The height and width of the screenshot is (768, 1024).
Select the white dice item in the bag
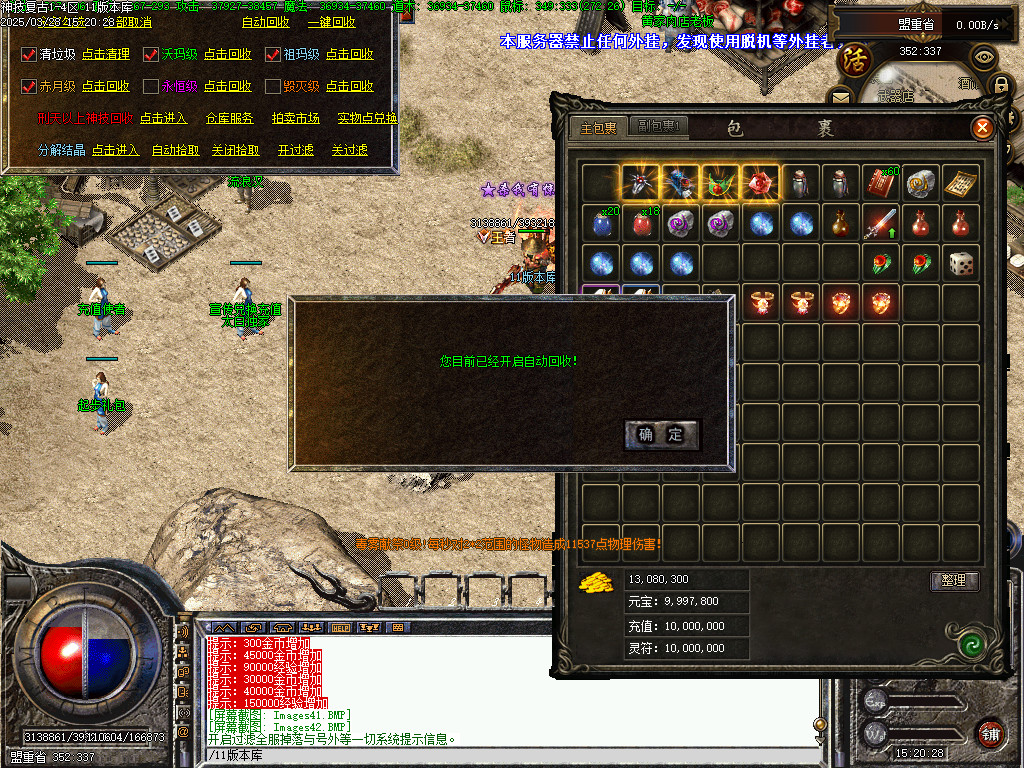(961, 263)
